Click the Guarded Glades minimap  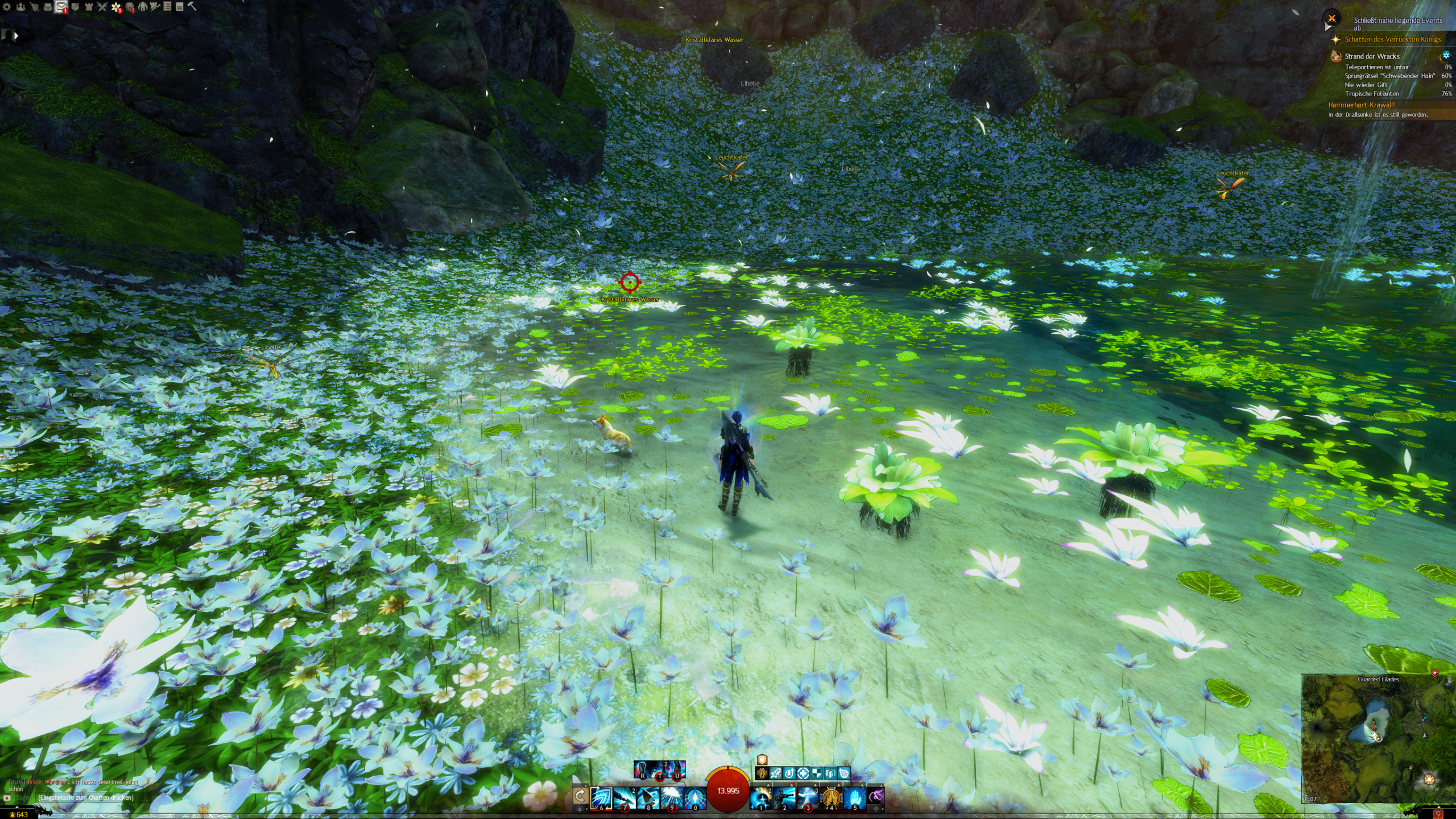(1378, 738)
